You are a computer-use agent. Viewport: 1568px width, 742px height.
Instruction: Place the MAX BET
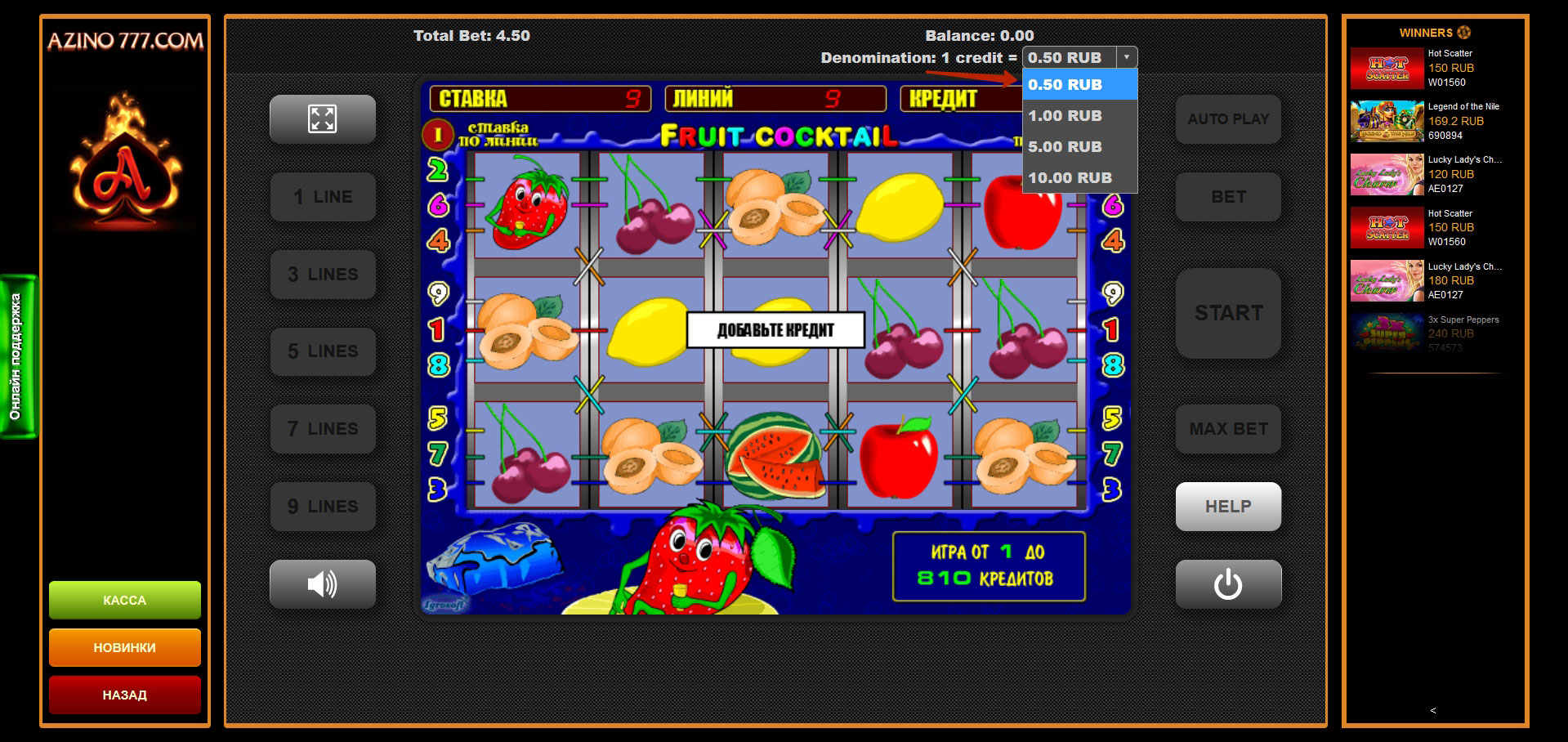(1227, 428)
